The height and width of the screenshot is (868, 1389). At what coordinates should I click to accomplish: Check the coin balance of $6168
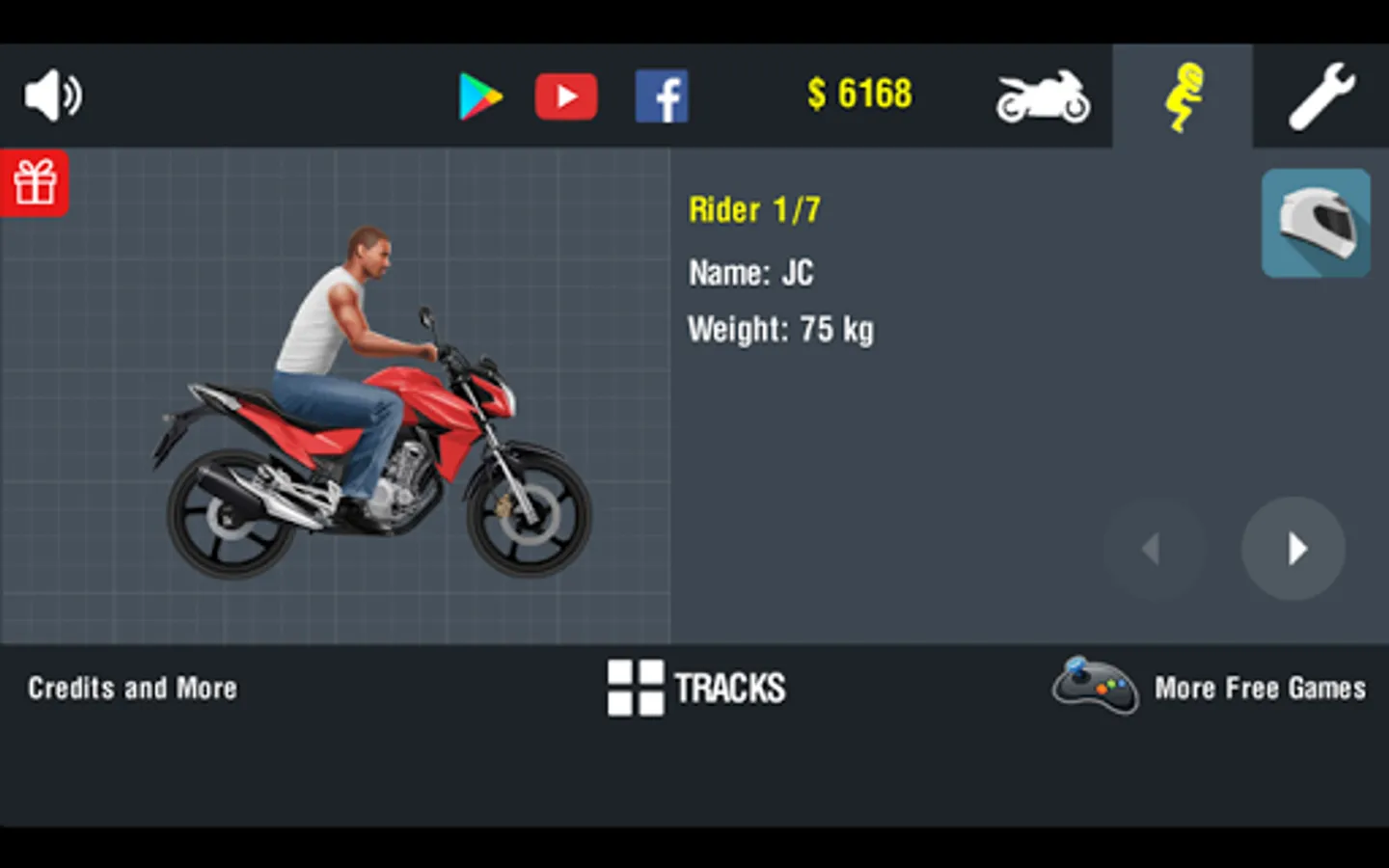(x=858, y=94)
